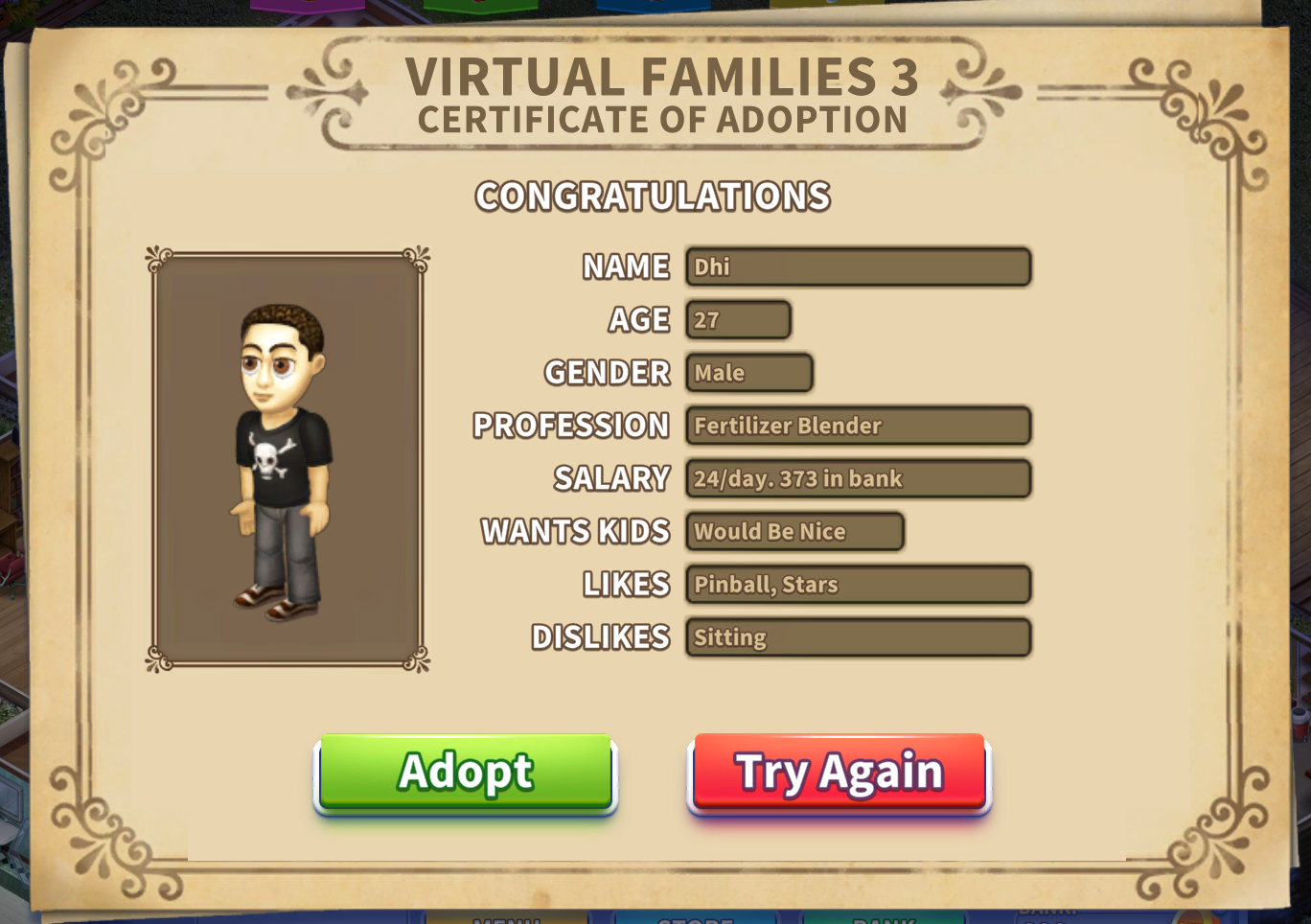Click the Gender field showing Male
The width and height of the screenshot is (1311, 924).
point(748,373)
